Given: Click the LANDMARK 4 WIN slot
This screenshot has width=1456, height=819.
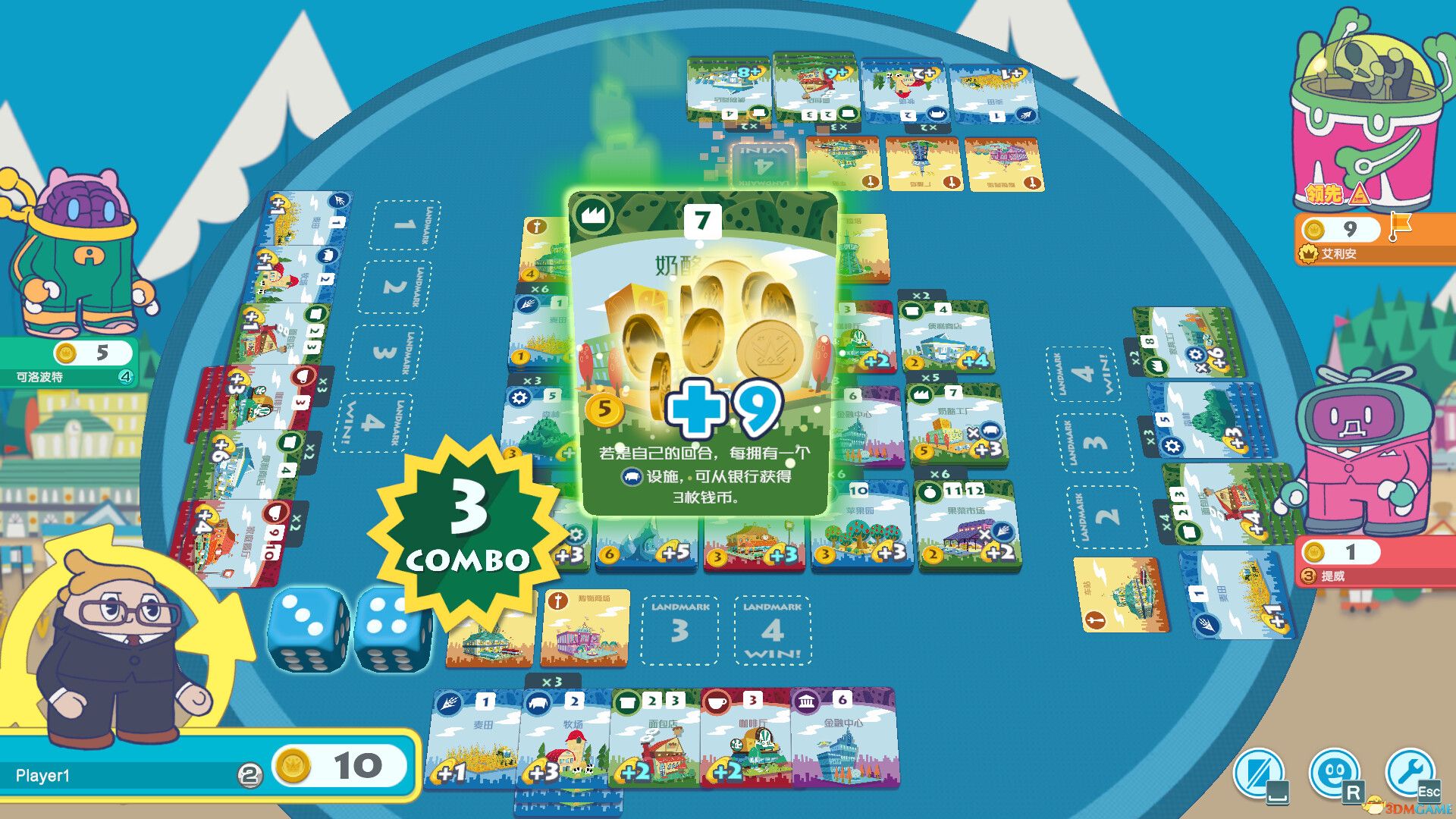Looking at the screenshot, I should click(x=770, y=628).
